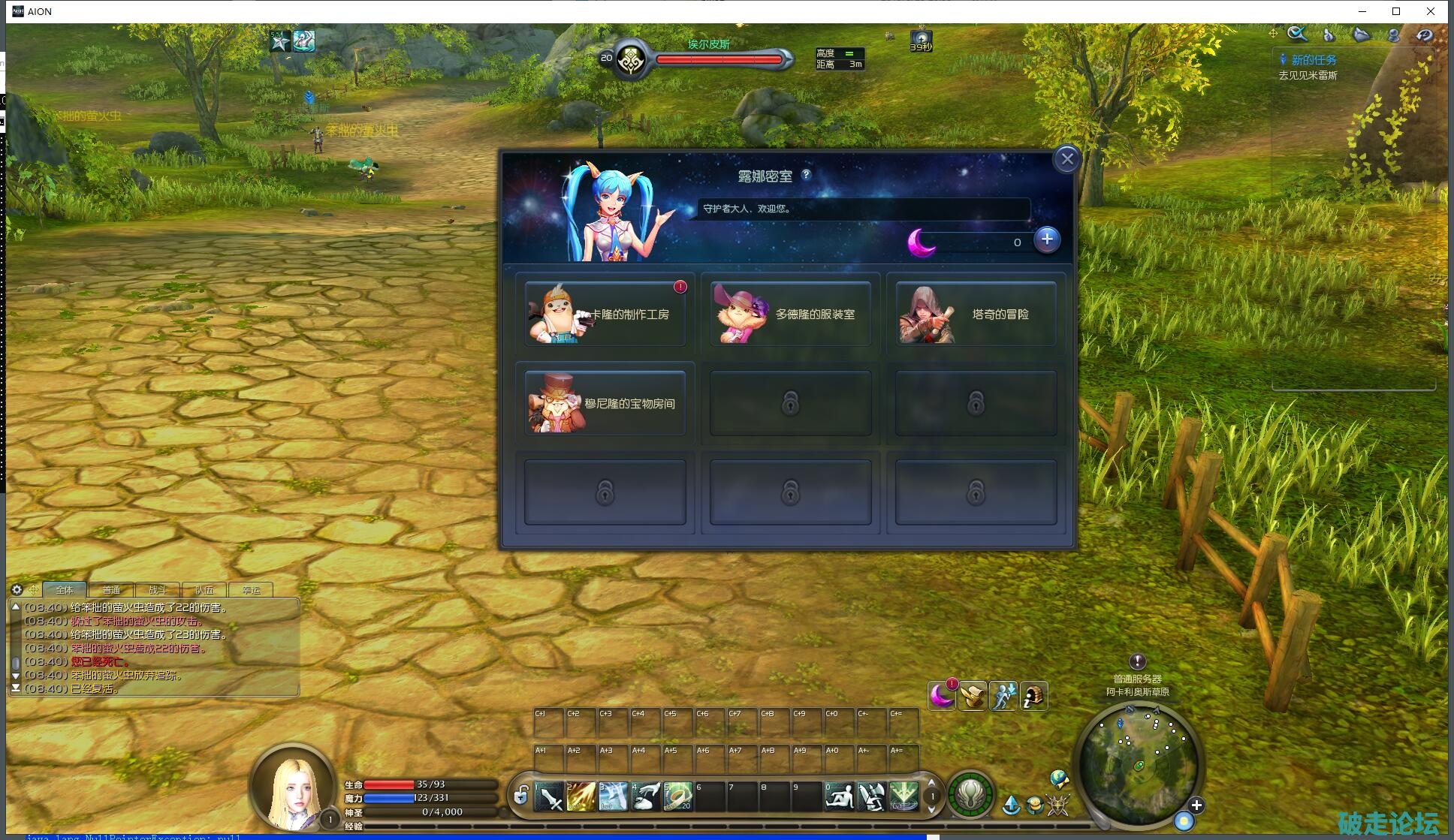Maximize the AION game window
Viewport: 1454px width, 840px height.
1396,11
